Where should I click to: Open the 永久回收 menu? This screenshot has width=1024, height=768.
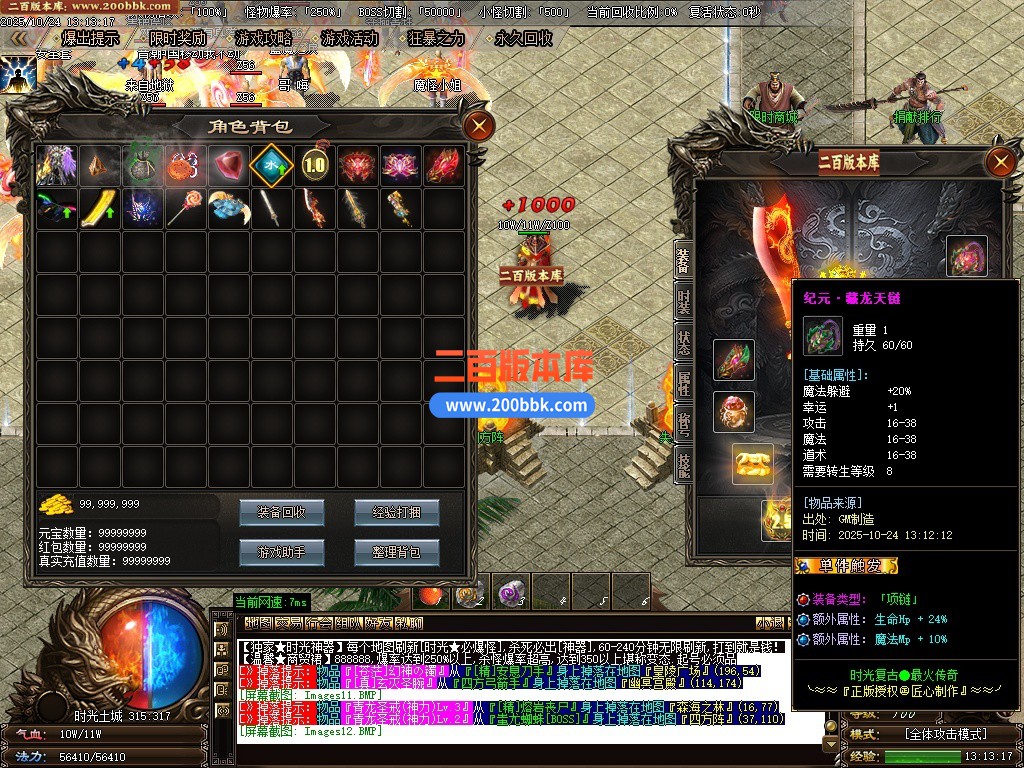[523, 39]
